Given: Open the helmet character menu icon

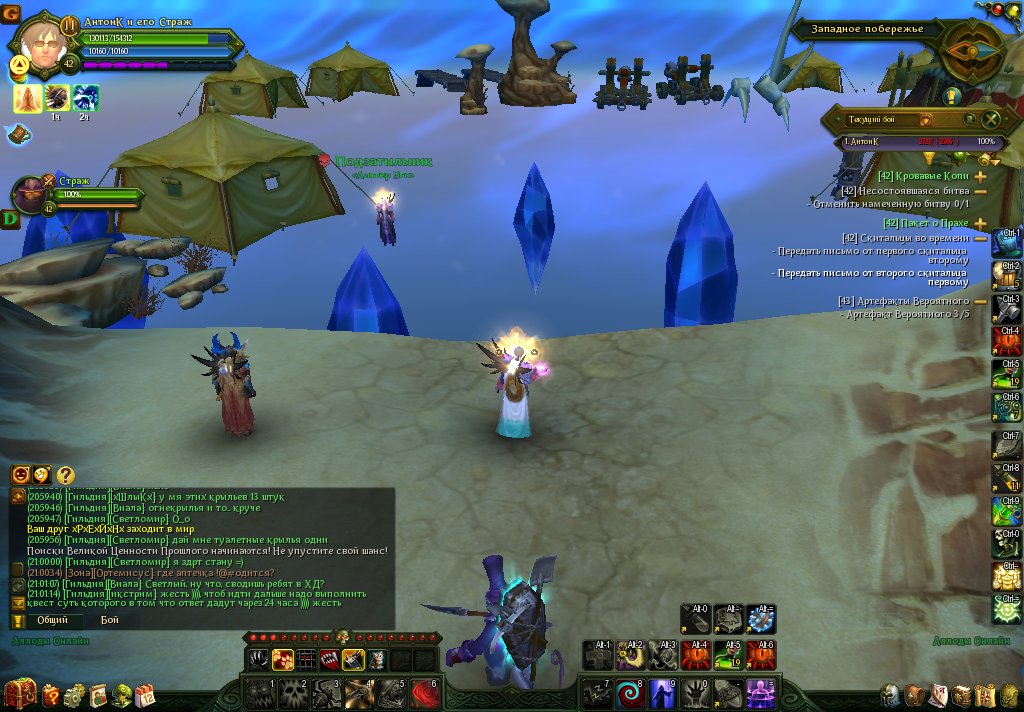Looking at the screenshot, I should tap(890, 695).
